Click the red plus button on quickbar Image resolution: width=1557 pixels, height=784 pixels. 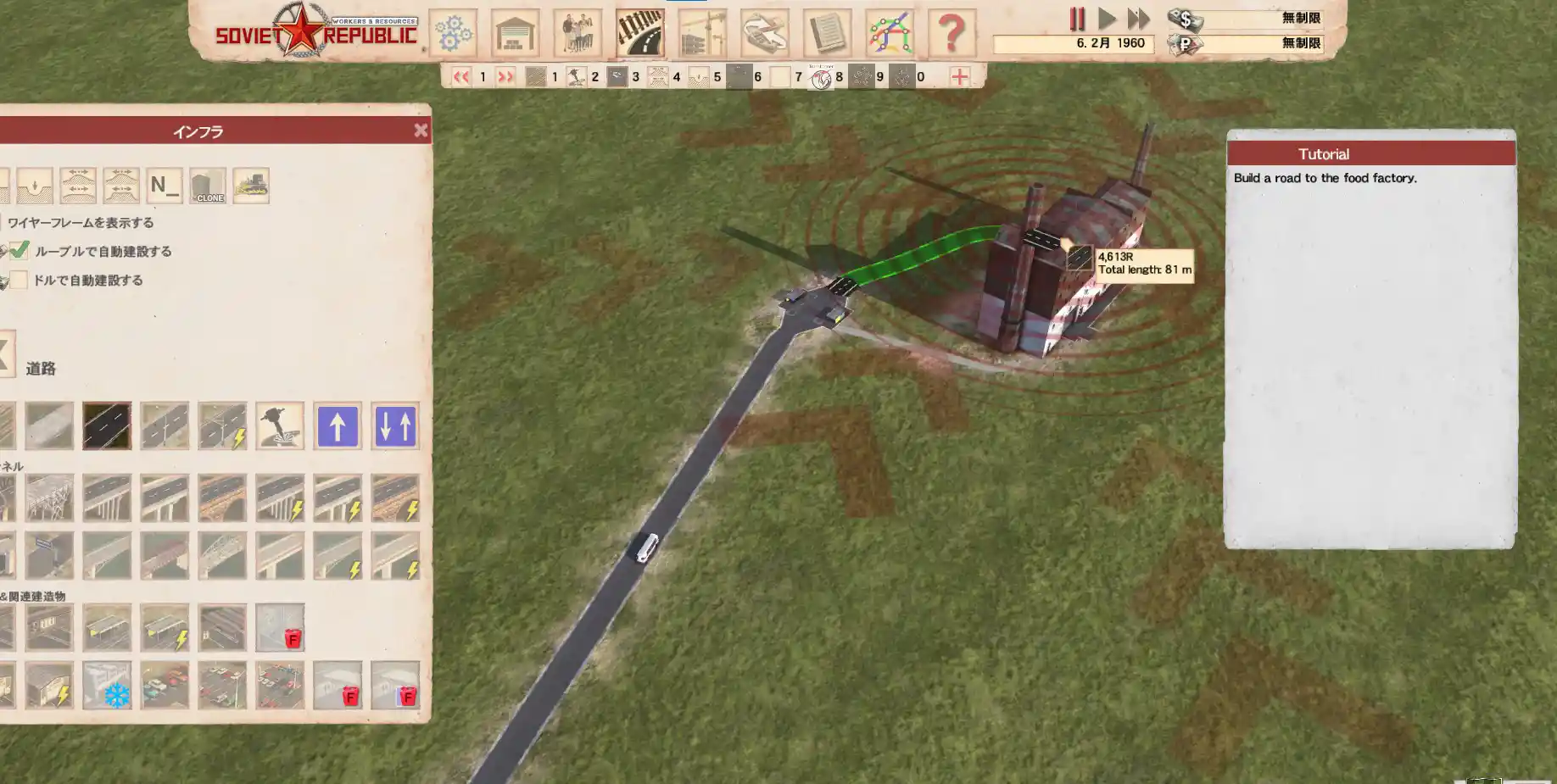(x=959, y=77)
